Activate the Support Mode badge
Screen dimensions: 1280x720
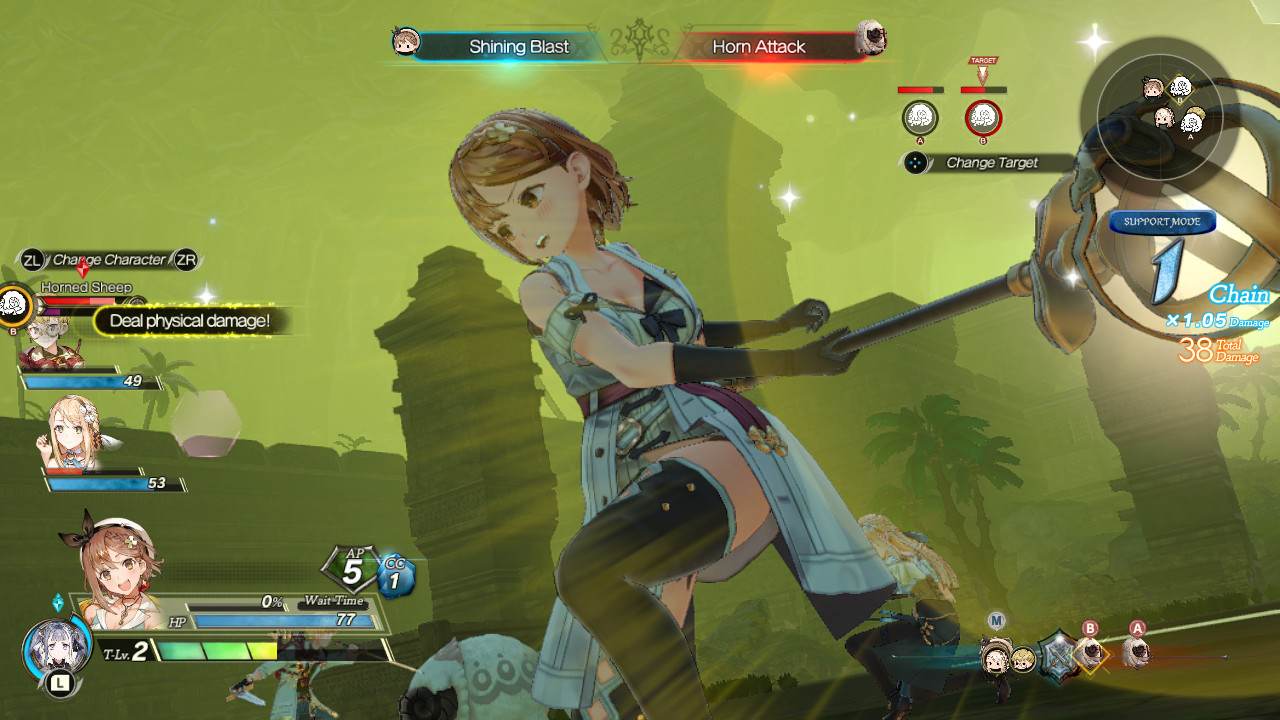1162,222
